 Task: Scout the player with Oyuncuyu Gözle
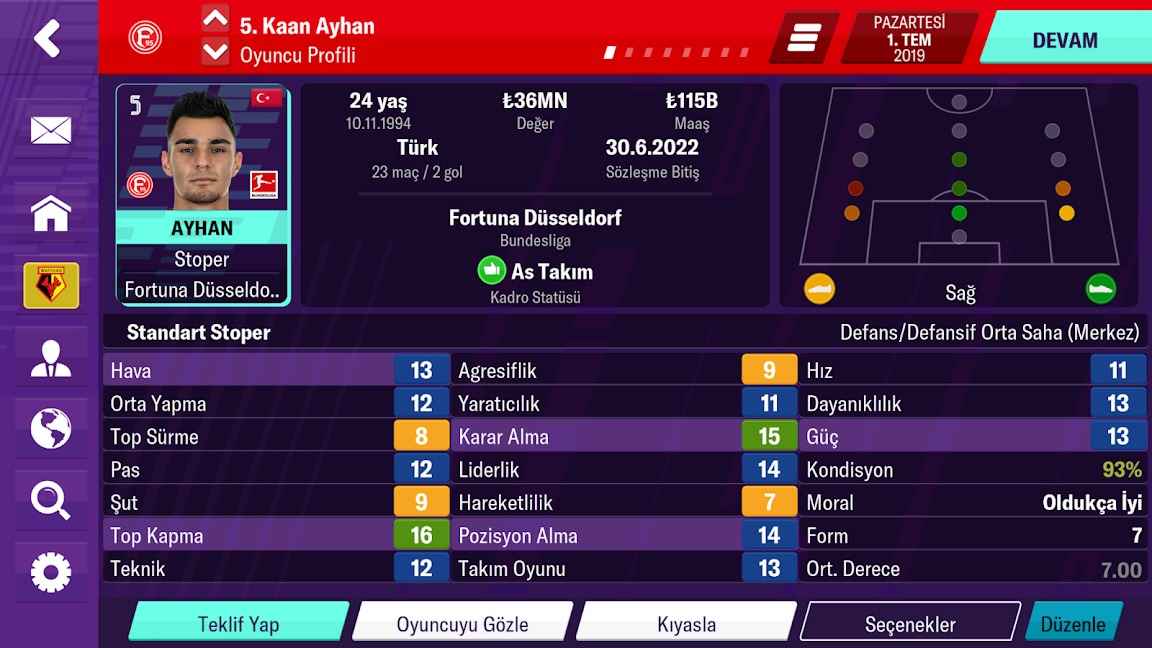tap(462, 624)
